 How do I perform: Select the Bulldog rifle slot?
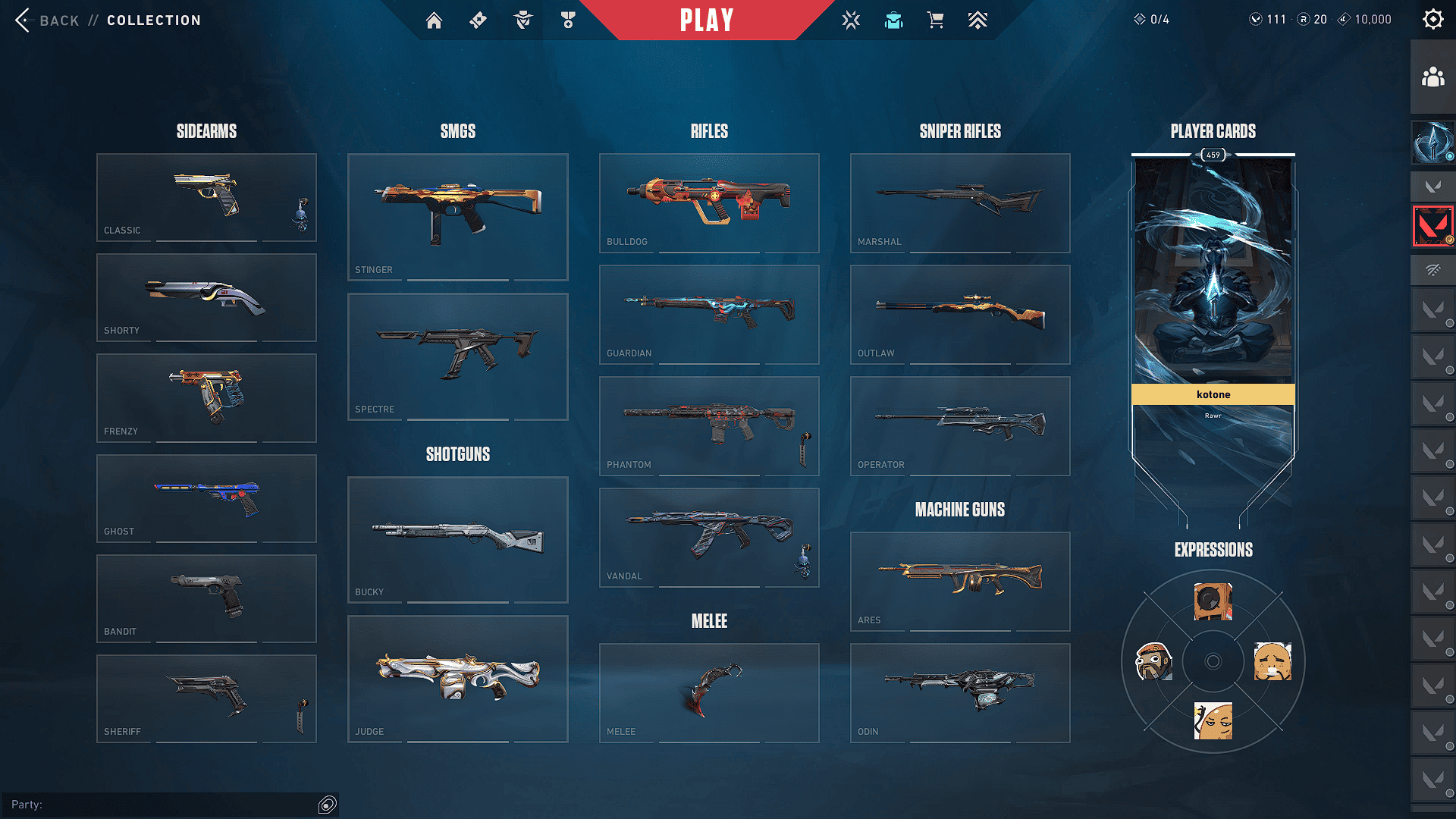tap(709, 202)
